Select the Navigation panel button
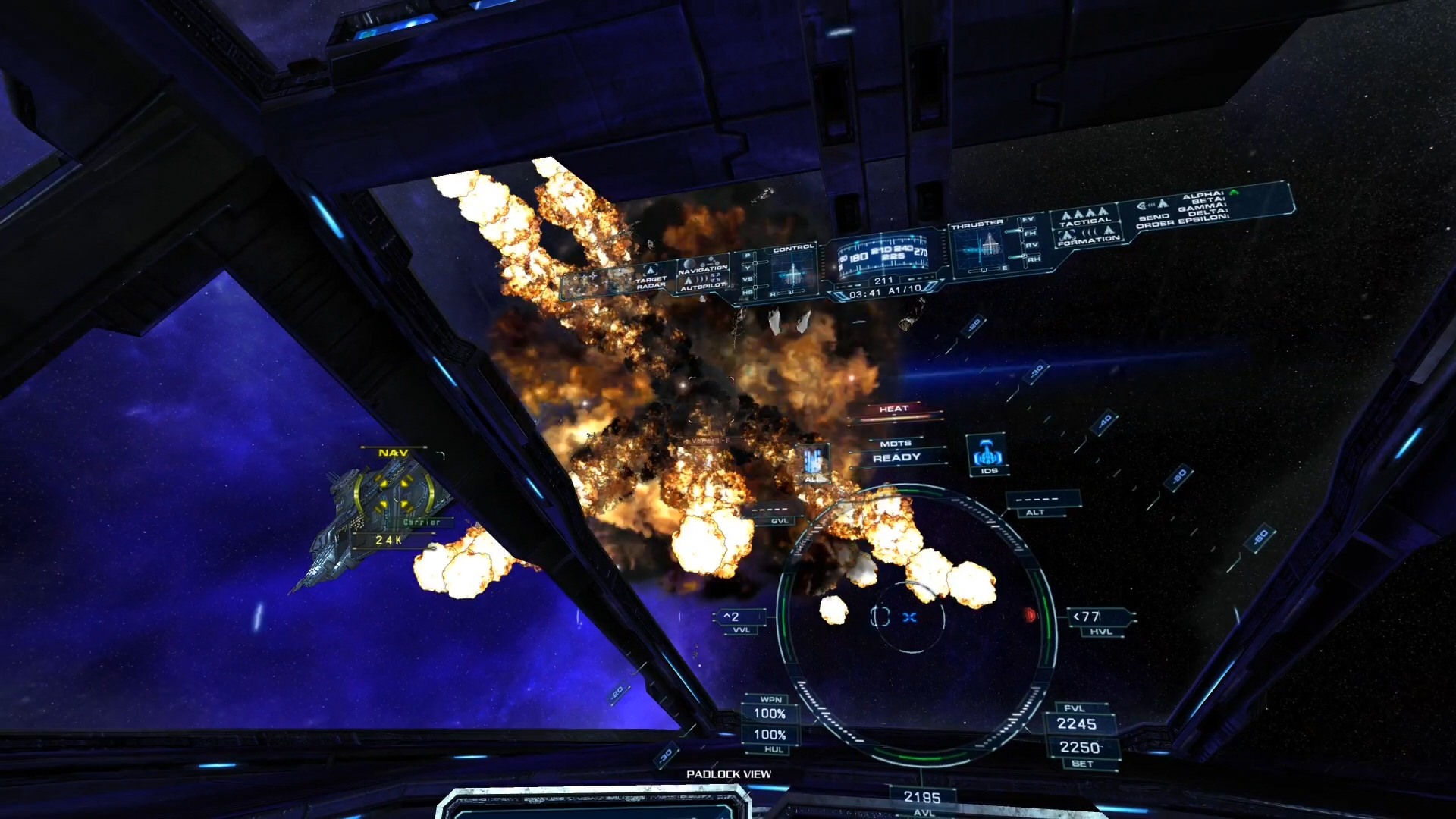Screen dimensions: 1456x819 (x=703, y=269)
